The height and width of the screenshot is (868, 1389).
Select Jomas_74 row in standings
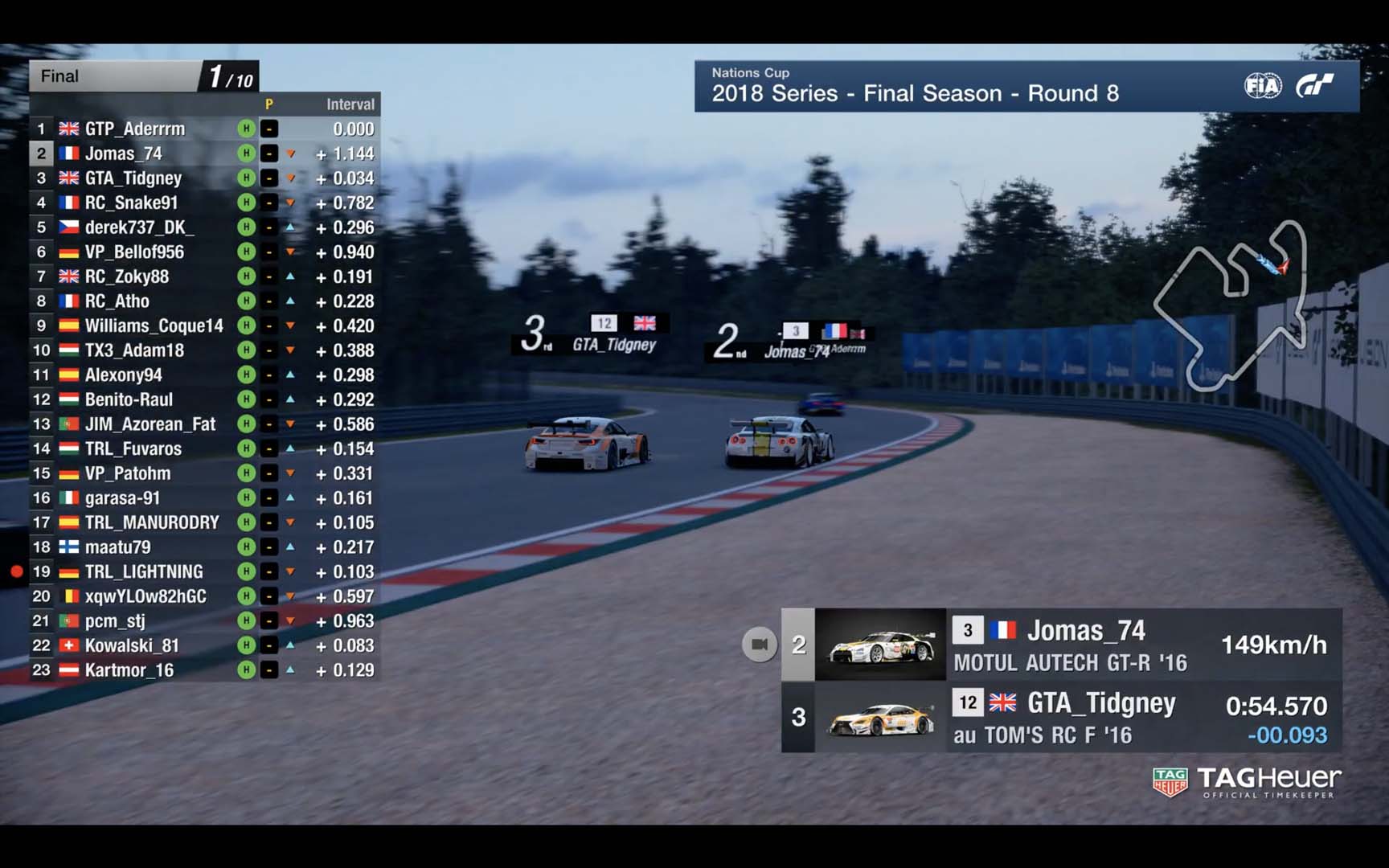point(124,154)
